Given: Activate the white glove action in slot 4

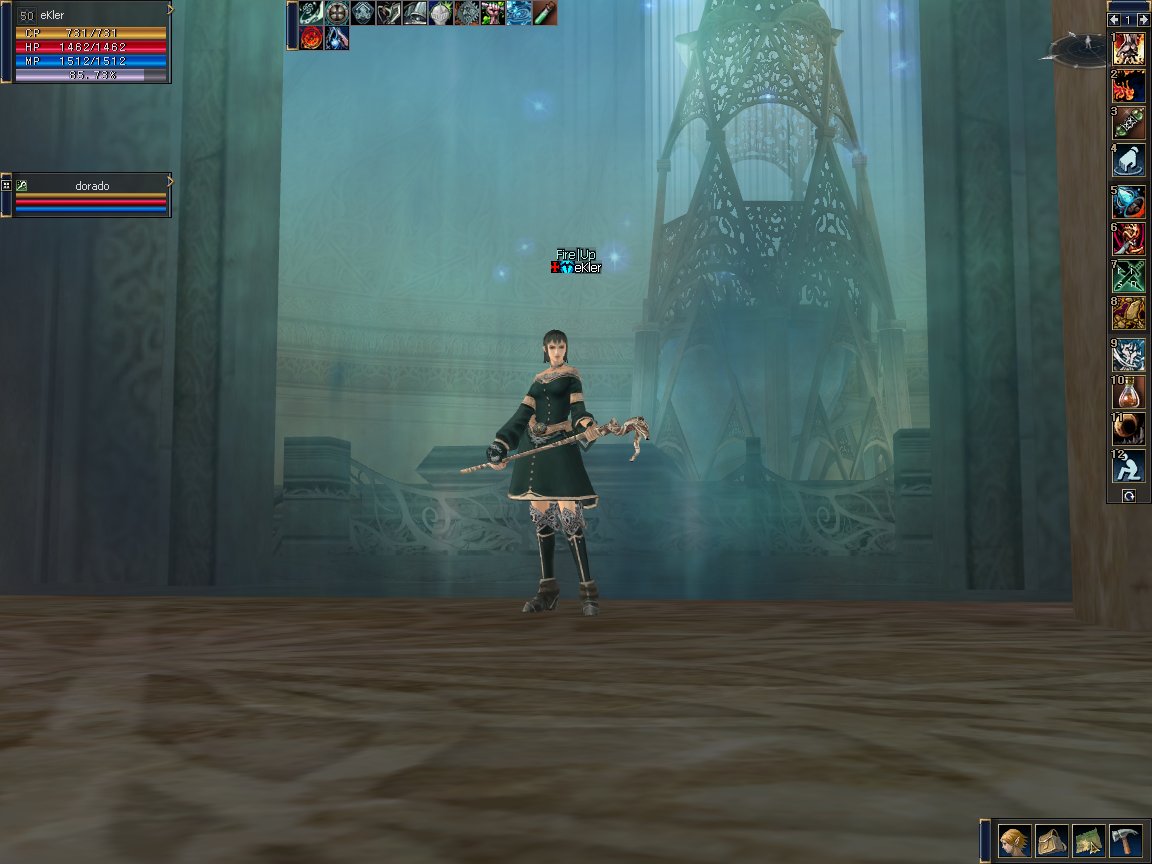Looking at the screenshot, I should pos(1129,160).
